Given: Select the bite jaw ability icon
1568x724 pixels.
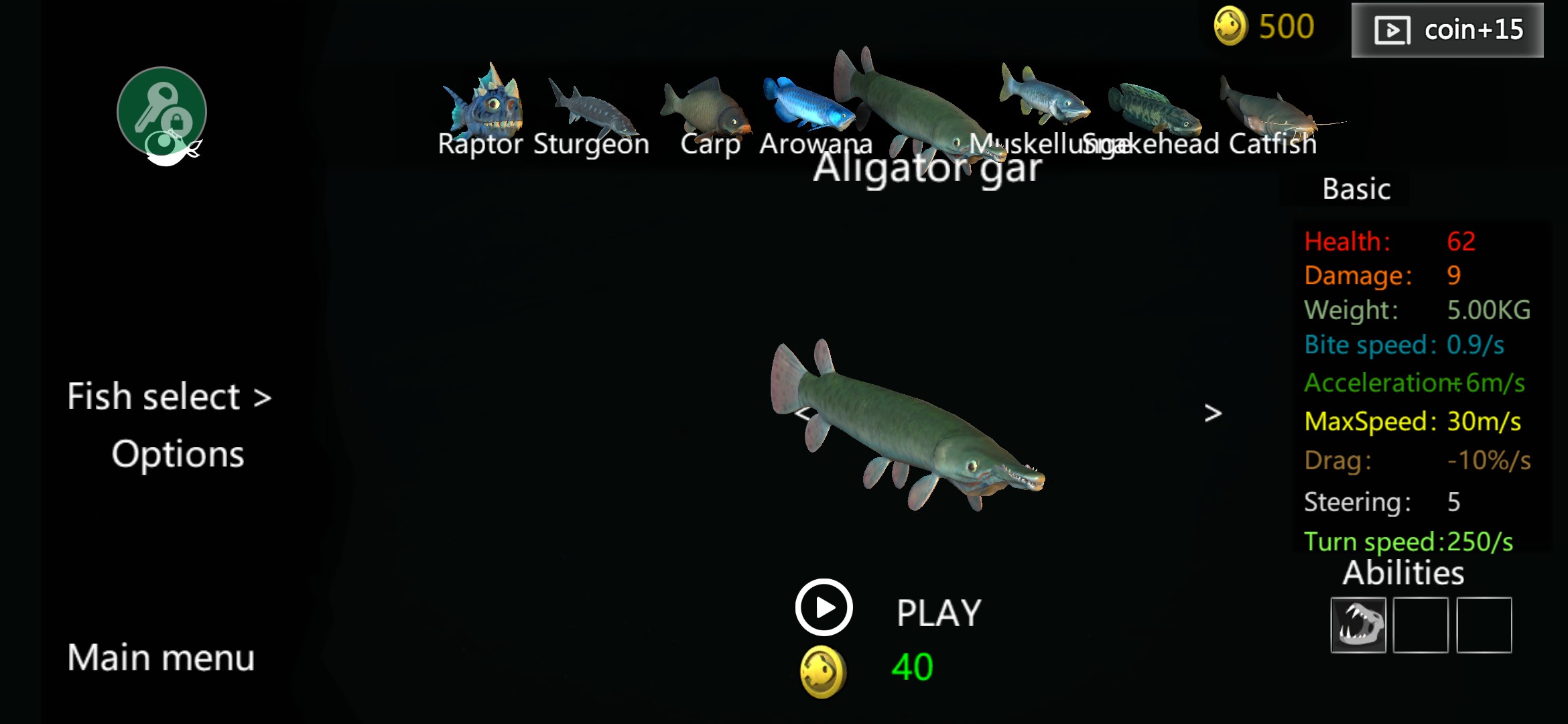Looking at the screenshot, I should point(1358,625).
